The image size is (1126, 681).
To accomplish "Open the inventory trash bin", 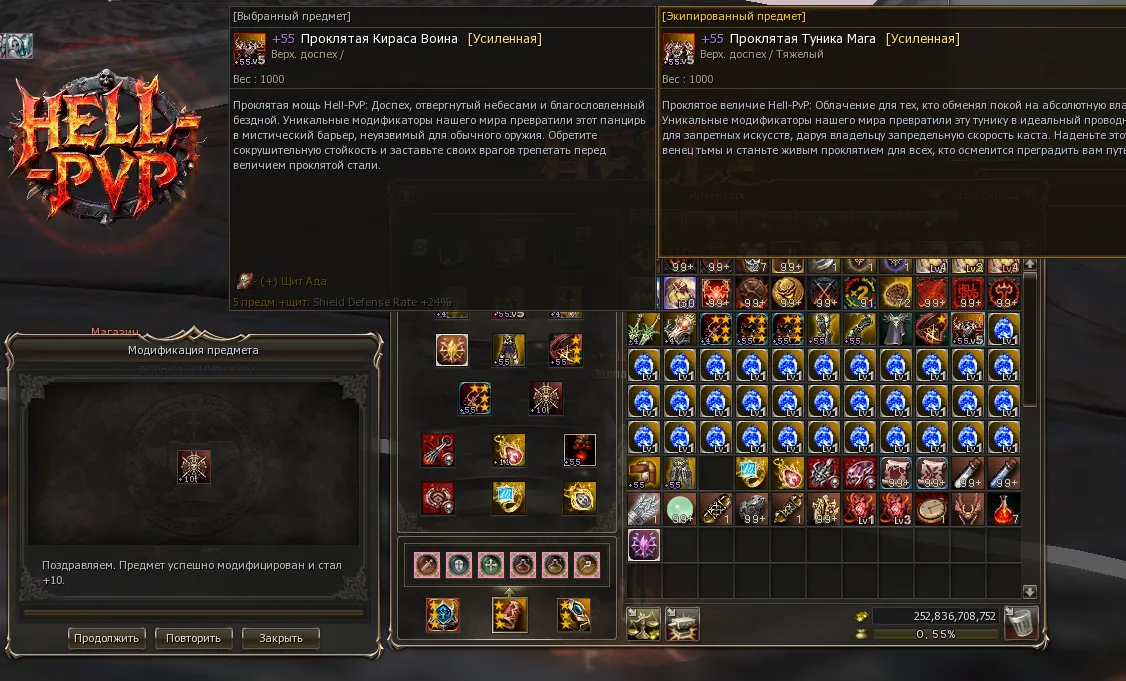I will tap(1021, 622).
